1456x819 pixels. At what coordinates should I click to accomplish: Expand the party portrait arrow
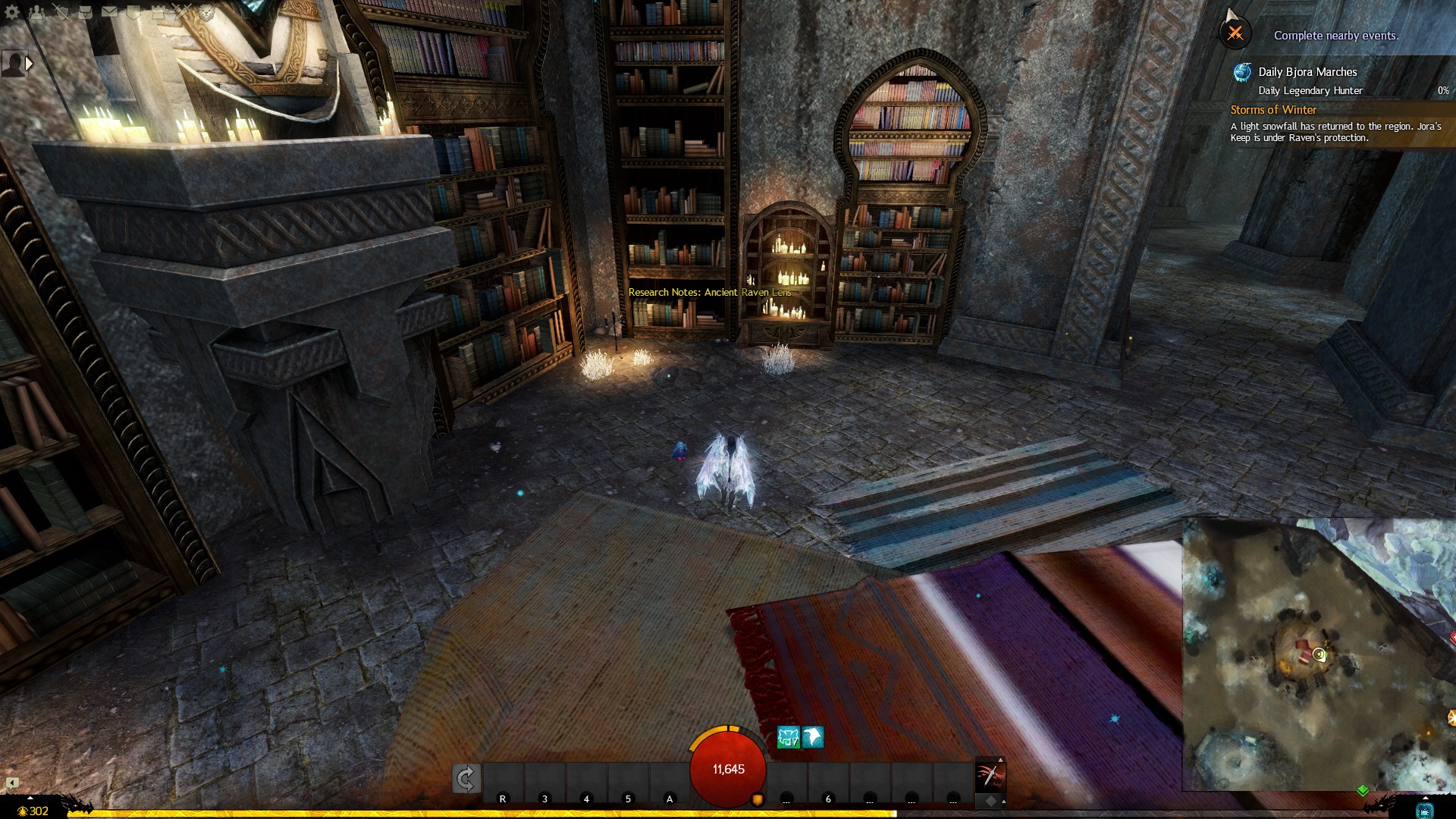tap(29, 64)
